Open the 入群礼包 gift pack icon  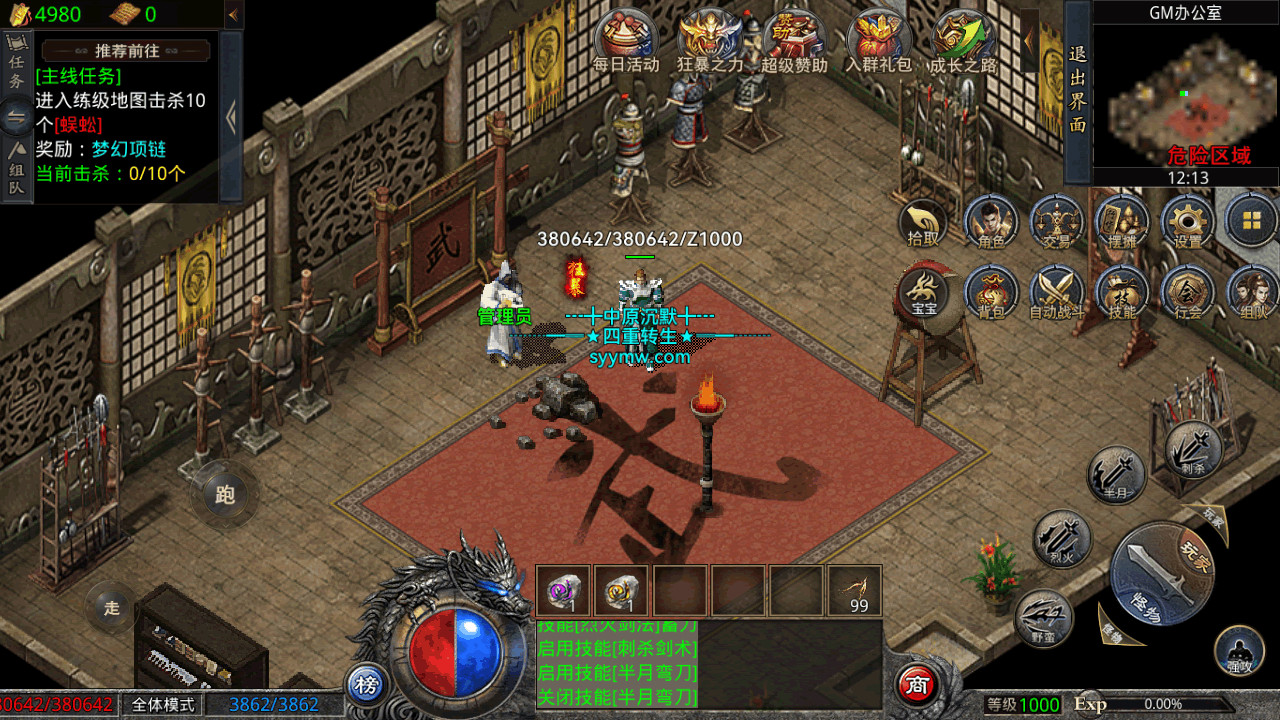pyautogui.click(x=879, y=40)
